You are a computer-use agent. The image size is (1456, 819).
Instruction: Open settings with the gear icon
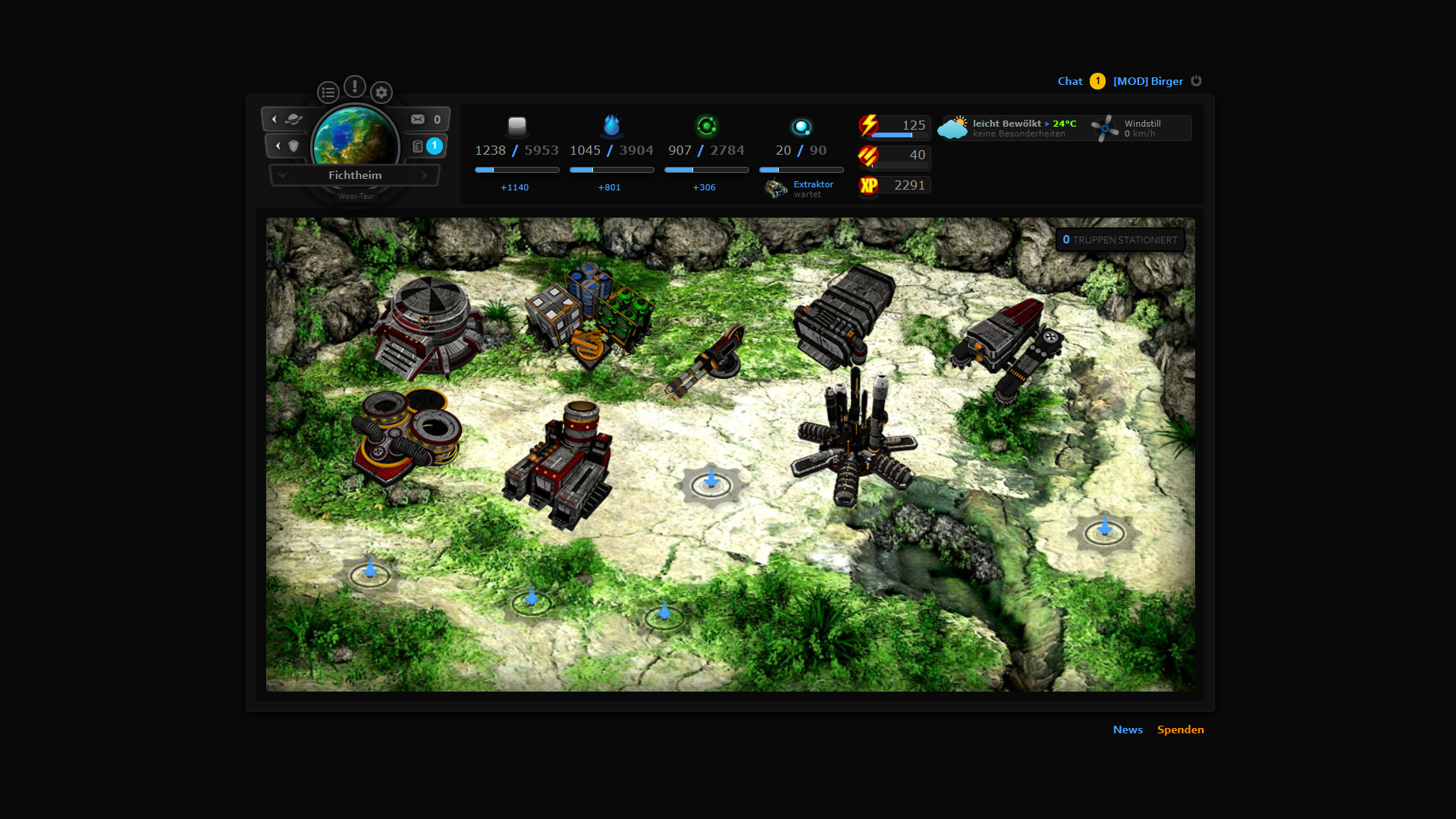coord(381,93)
